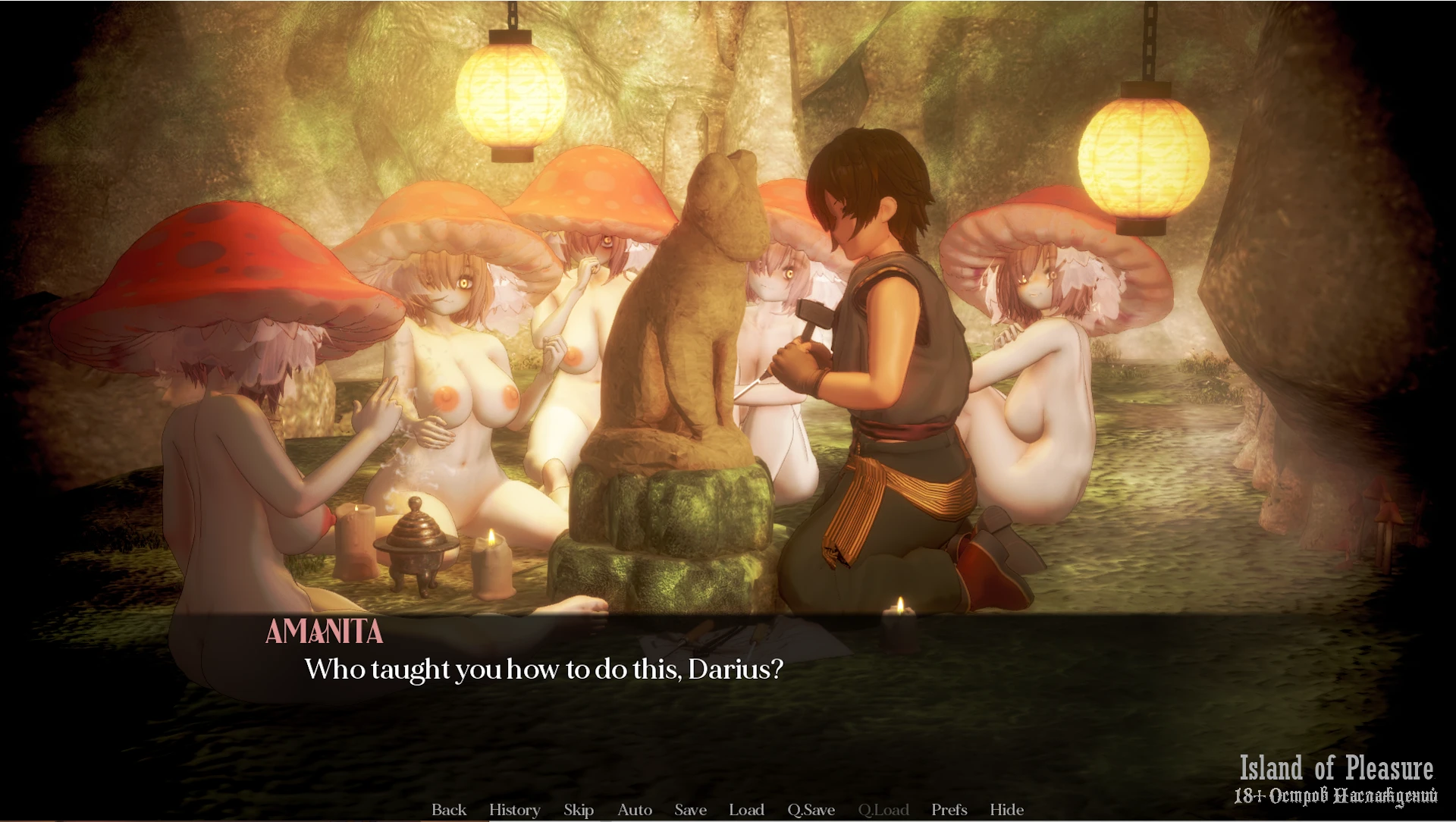Toggle Auto dialogue advance

coord(635,810)
